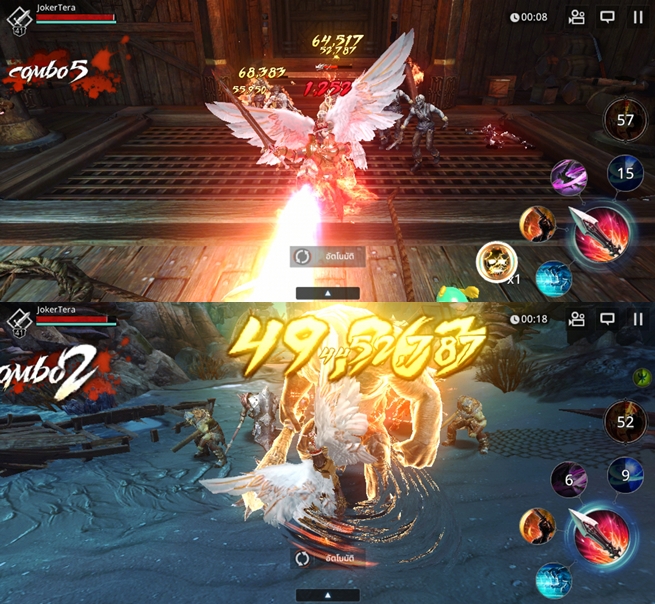
Task: Activate the purple skill showing cooldown 6
Action: point(568,480)
